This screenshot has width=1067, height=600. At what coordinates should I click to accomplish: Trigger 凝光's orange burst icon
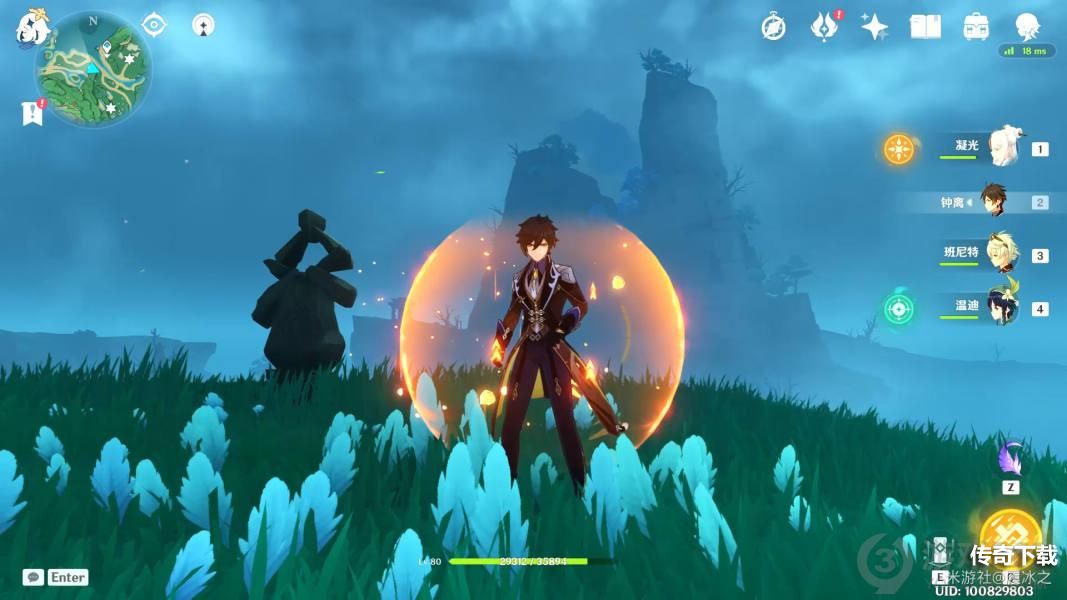pyautogui.click(x=899, y=149)
